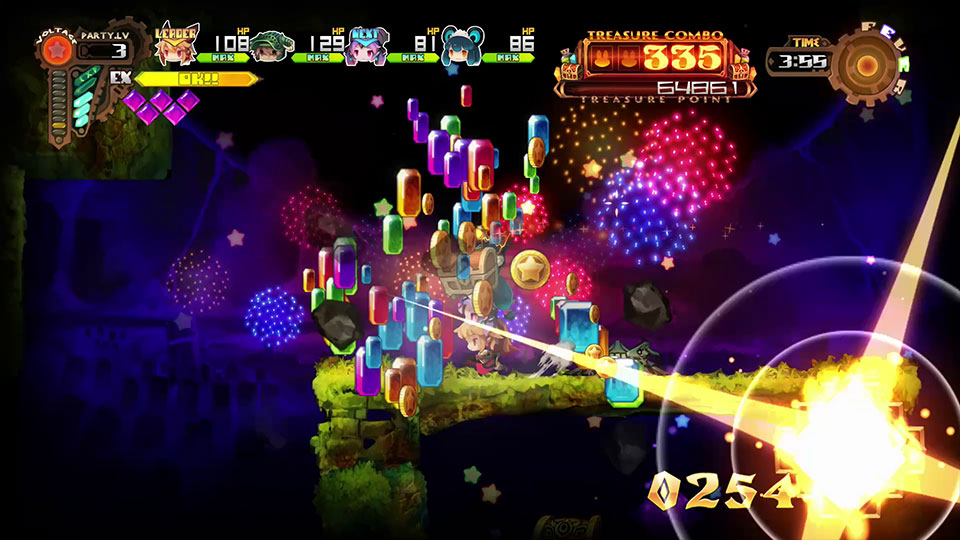Click the Voltage star emblem
Image resolution: width=960 pixels, height=540 pixels.
59,48
